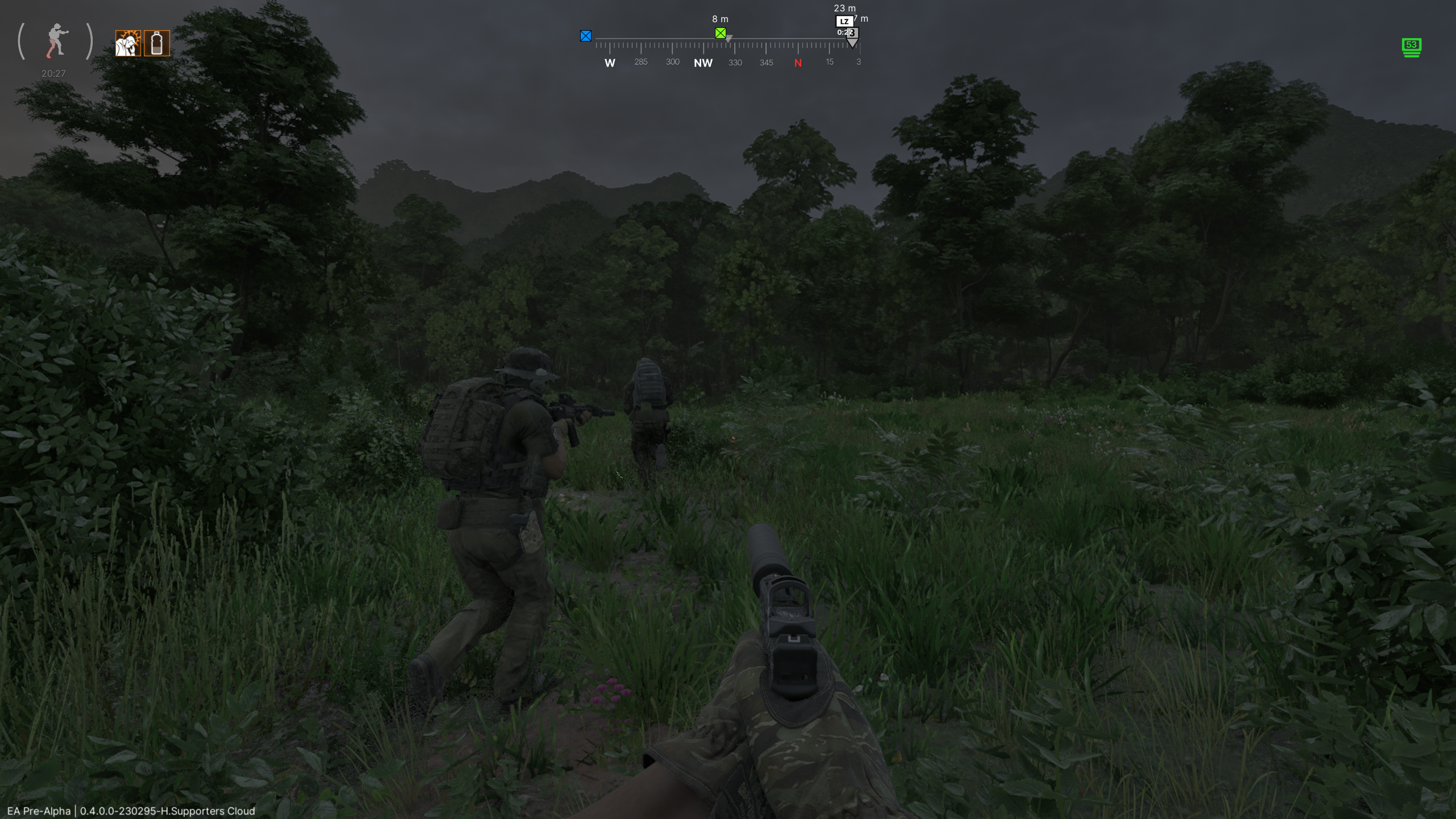Viewport: 1456px width, 819px height.
Task: Click the W label on the compass strip
Action: pos(609,63)
